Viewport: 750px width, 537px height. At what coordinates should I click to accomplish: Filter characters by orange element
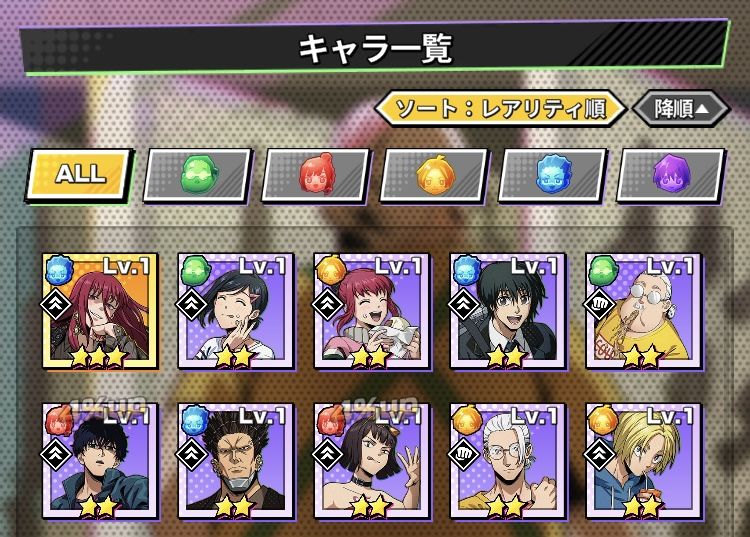(x=435, y=176)
